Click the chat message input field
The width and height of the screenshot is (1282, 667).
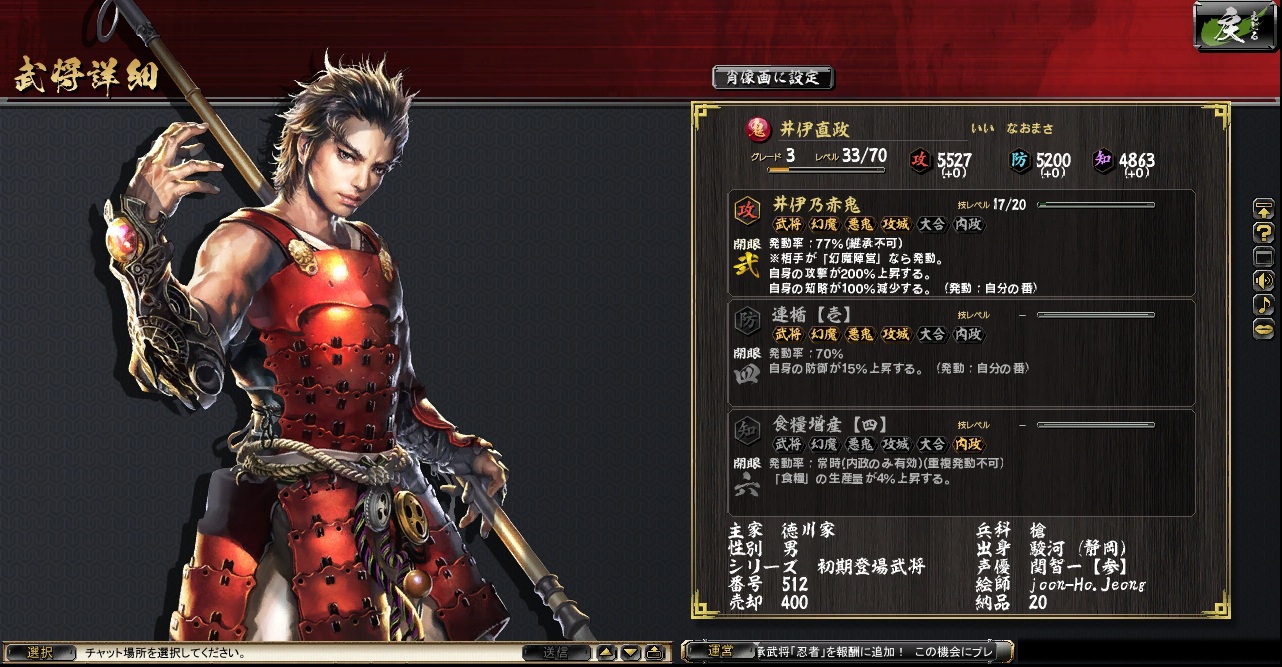click(x=300, y=653)
